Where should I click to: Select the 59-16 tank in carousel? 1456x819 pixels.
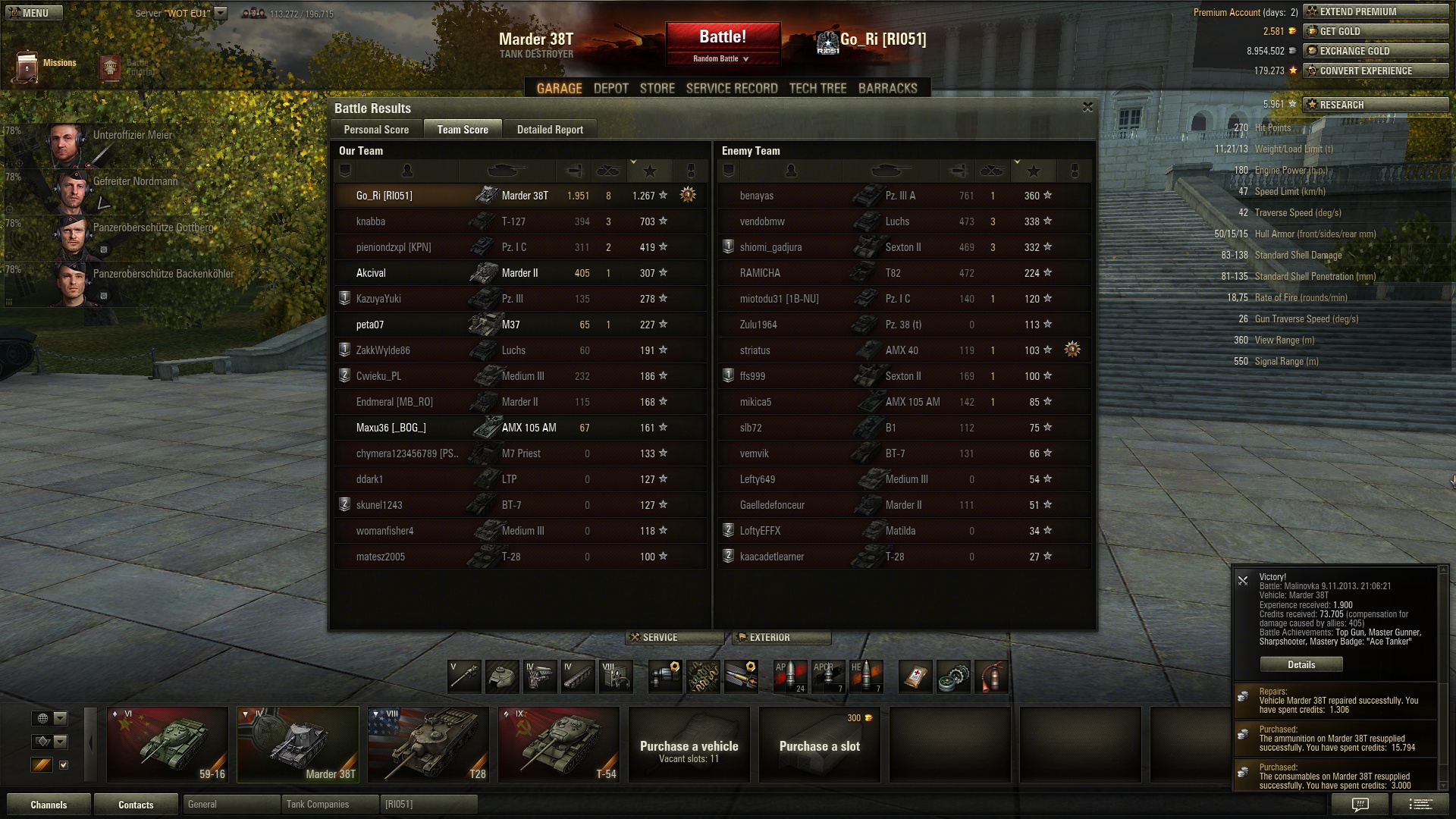point(168,745)
